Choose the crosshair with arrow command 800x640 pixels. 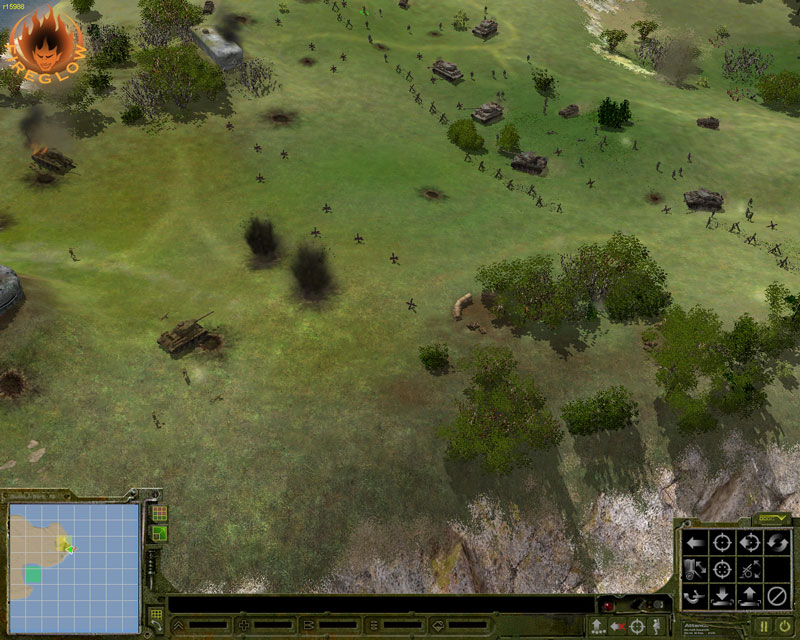749,543
